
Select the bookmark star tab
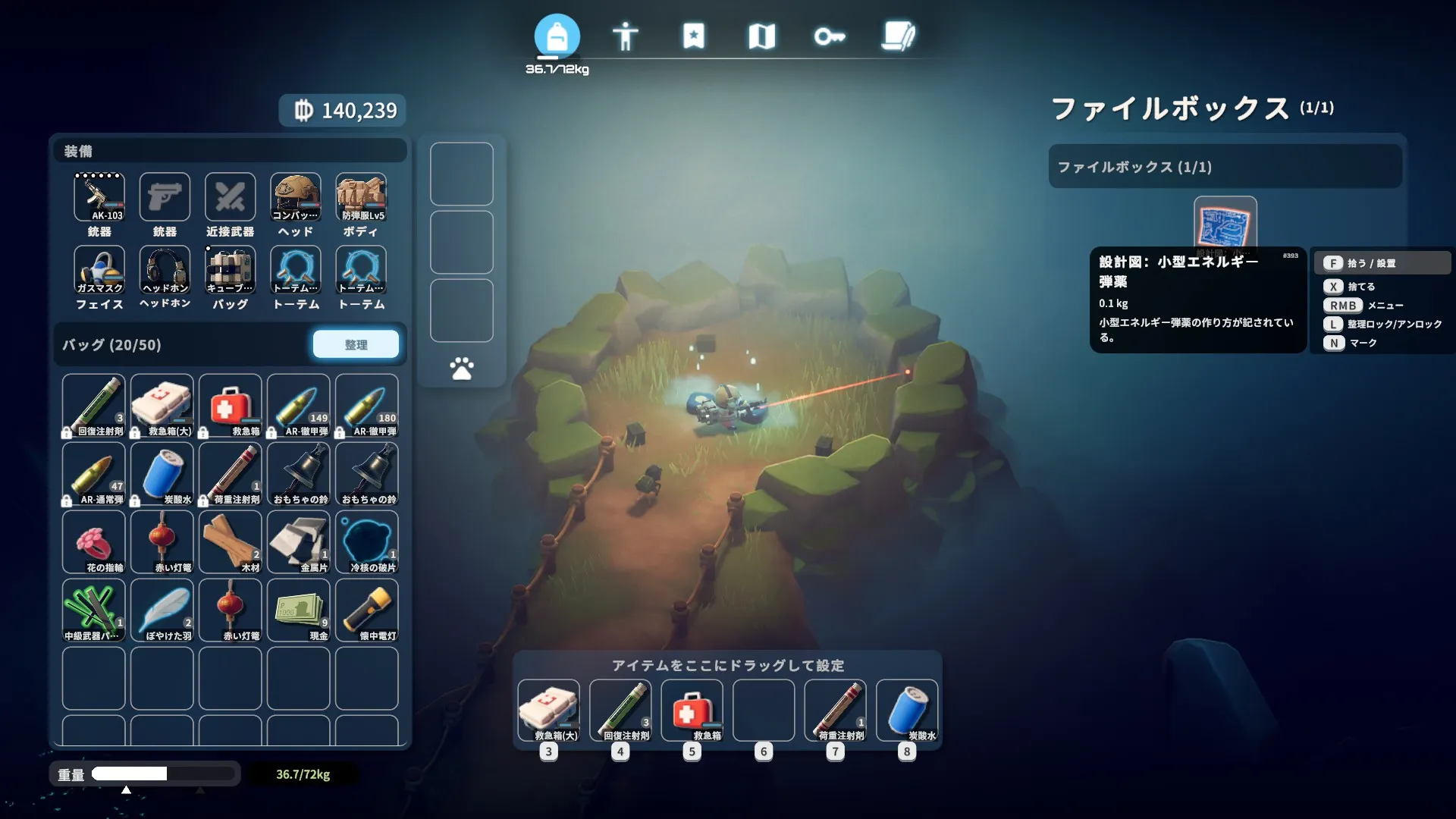click(x=693, y=36)
